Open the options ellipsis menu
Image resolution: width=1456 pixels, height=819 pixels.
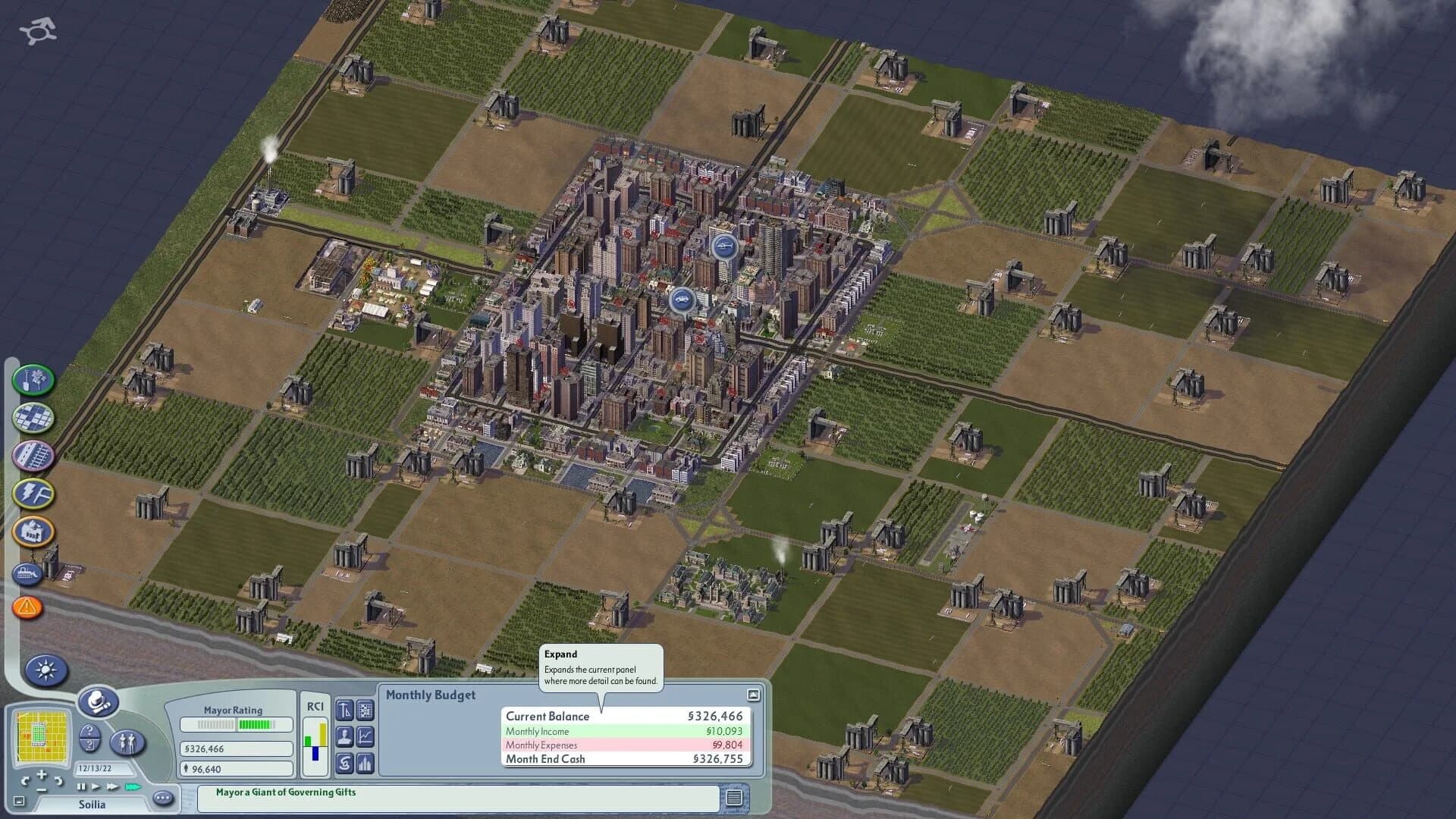click(162, 799)
